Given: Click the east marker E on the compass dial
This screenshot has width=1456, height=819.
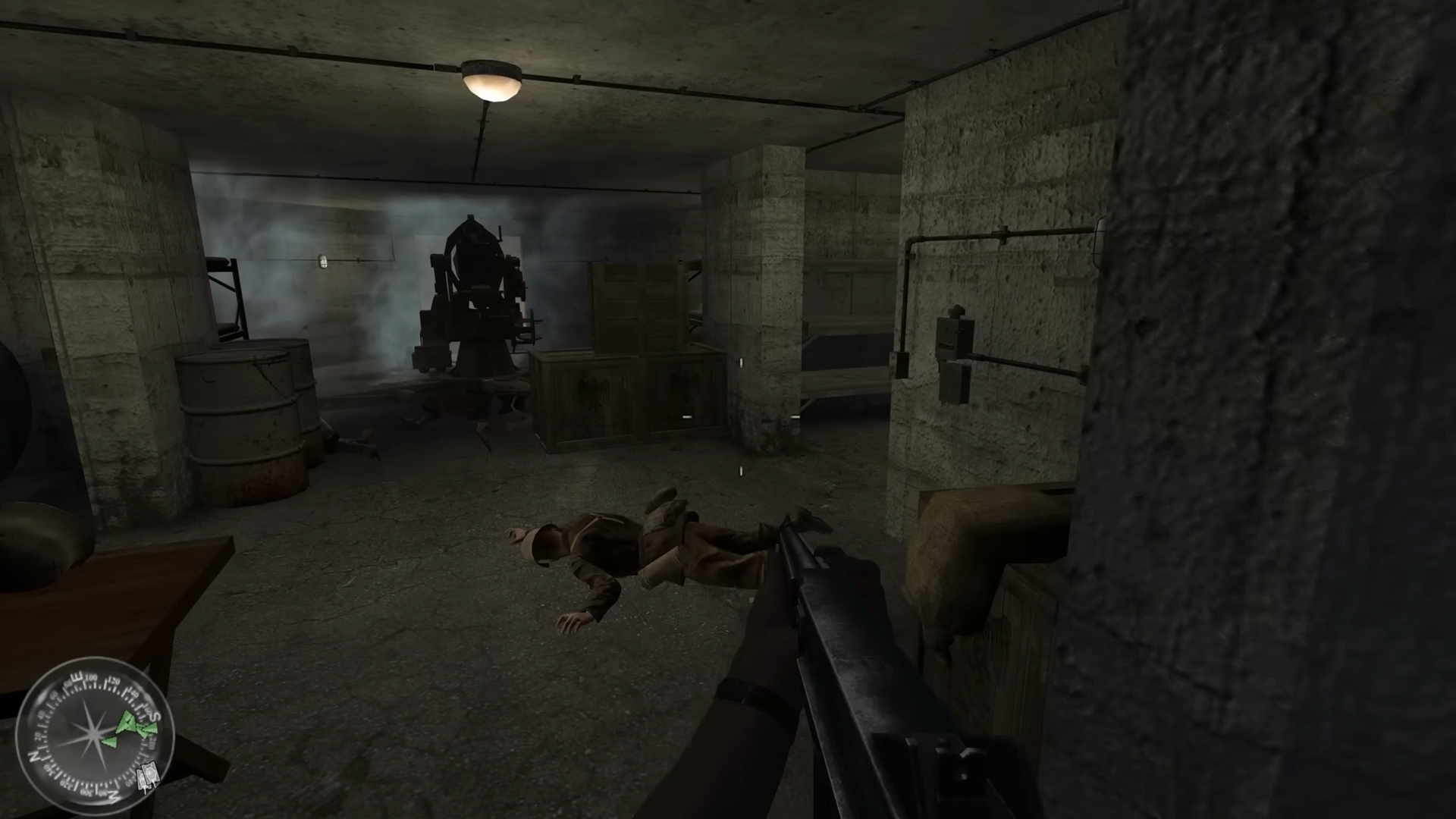Looking at the screenshot, I should pos(77,677).
